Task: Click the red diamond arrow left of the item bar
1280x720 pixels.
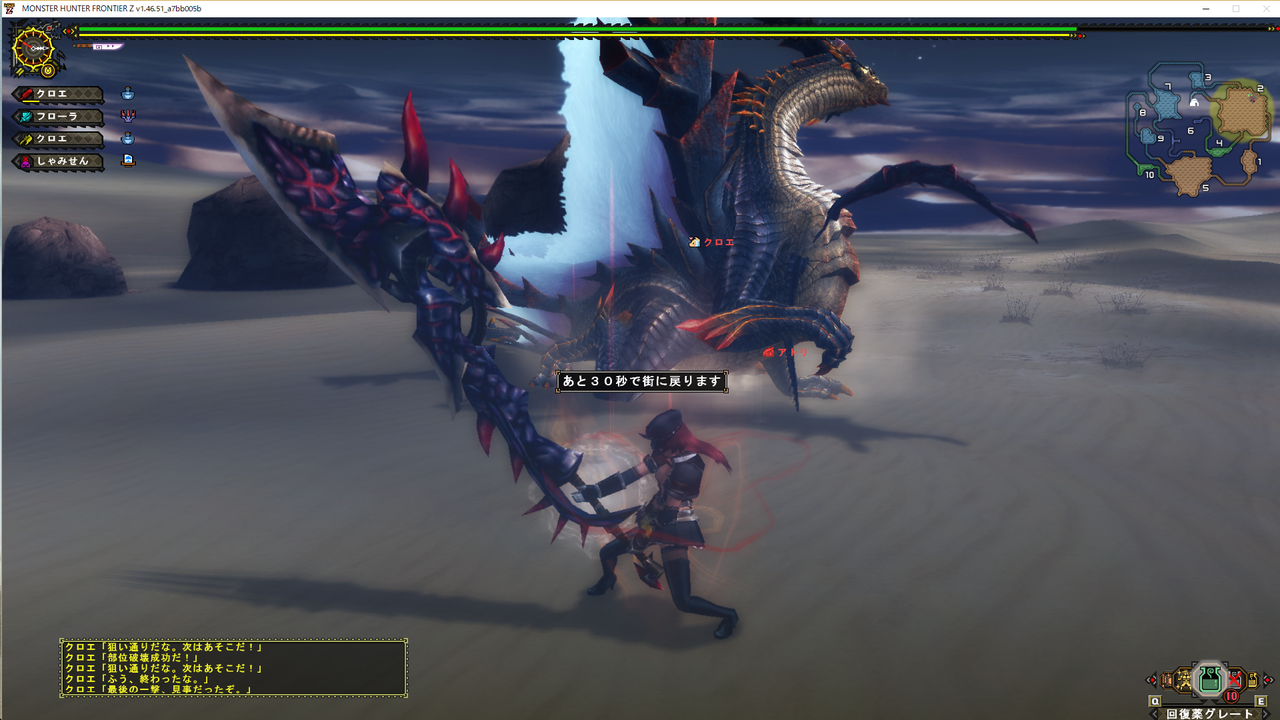Action: (1152, 680)
